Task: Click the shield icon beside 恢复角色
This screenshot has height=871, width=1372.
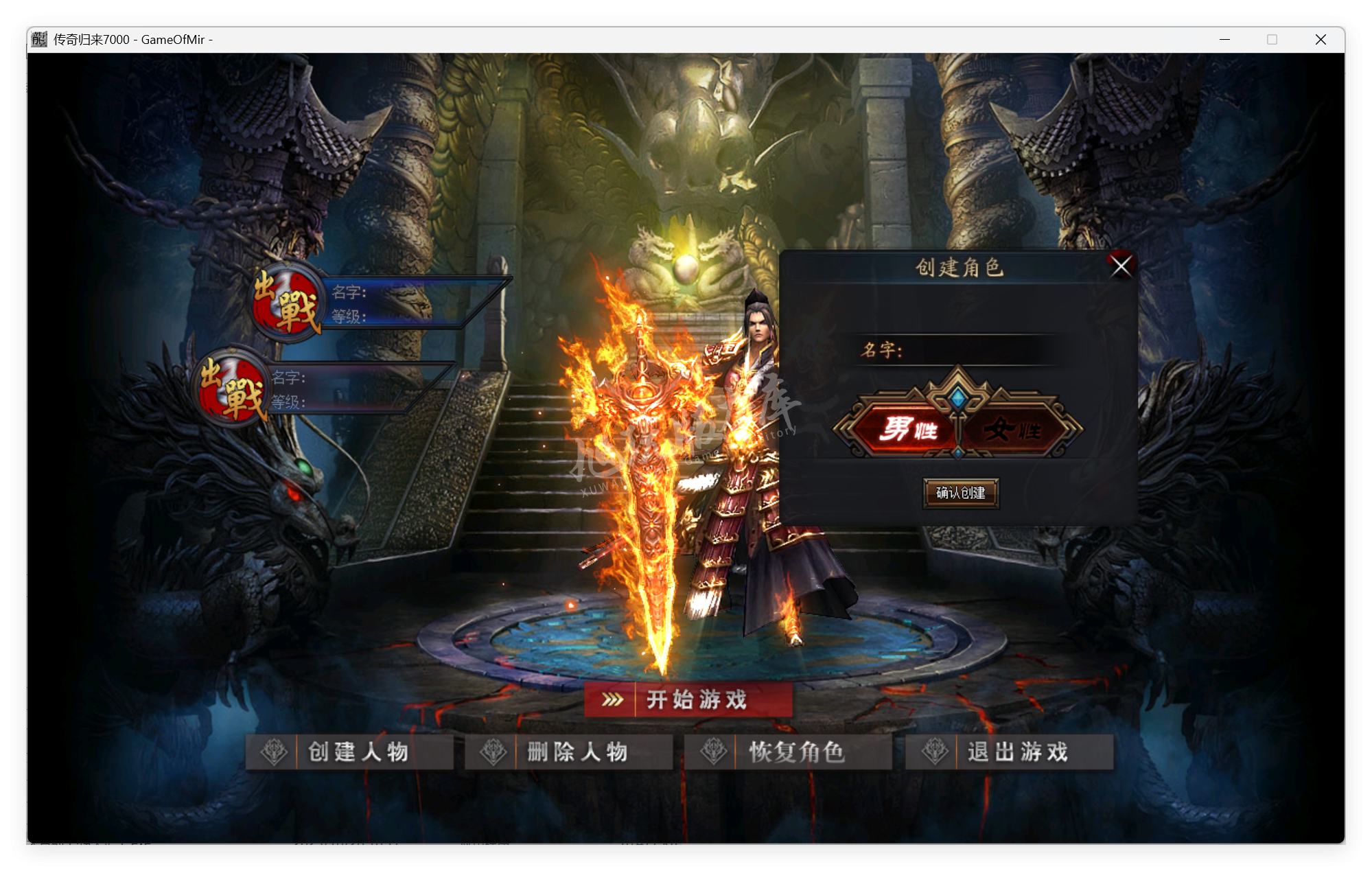Action: pyautogui.click(x=715, y=752)
